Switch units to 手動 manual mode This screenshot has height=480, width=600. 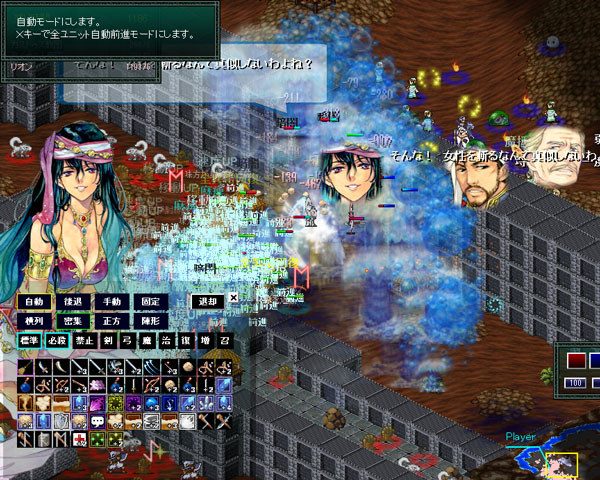click(x=110, y=301)
